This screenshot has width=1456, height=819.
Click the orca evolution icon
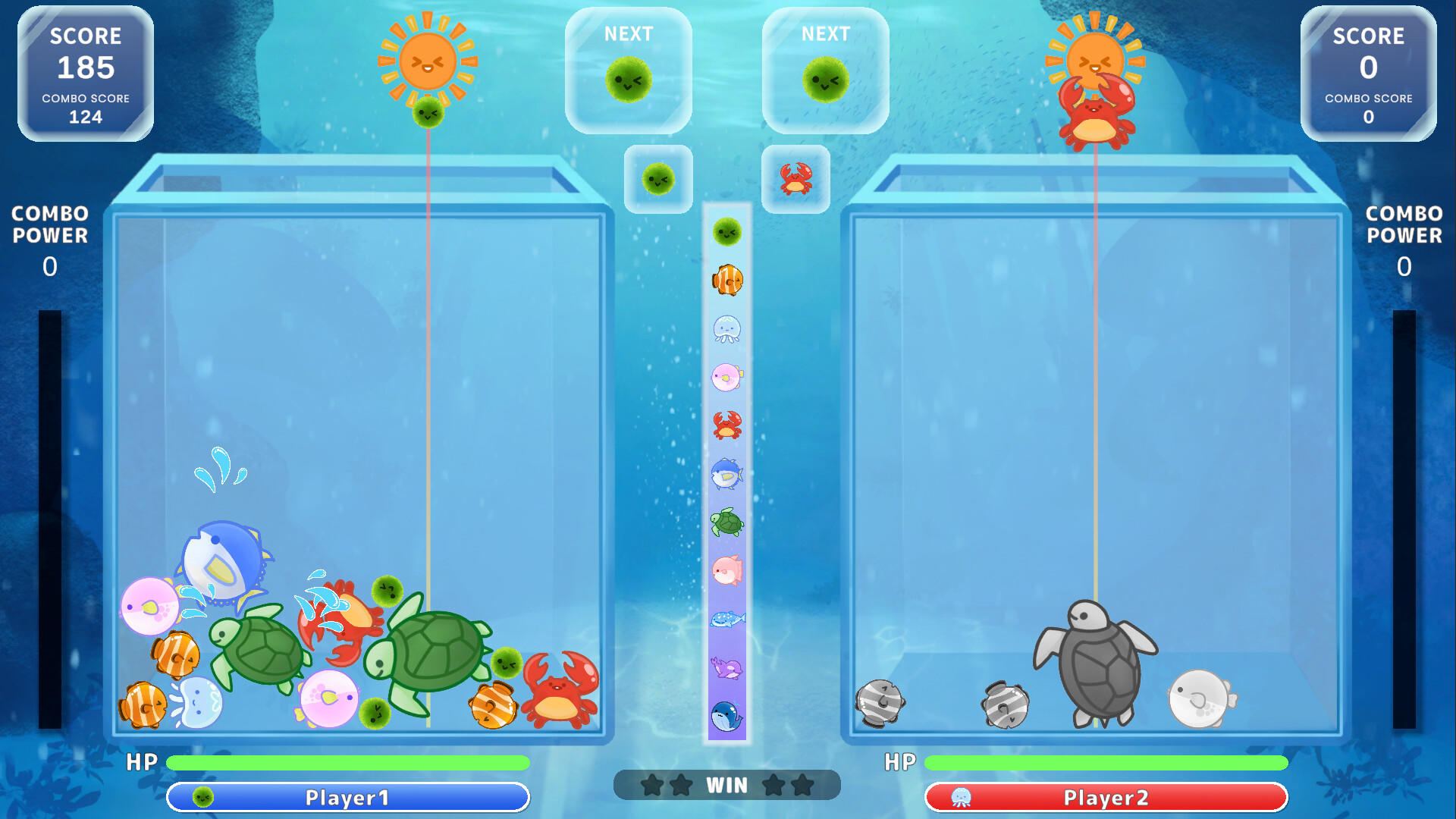pyautogui.click(x=726, y=667)
